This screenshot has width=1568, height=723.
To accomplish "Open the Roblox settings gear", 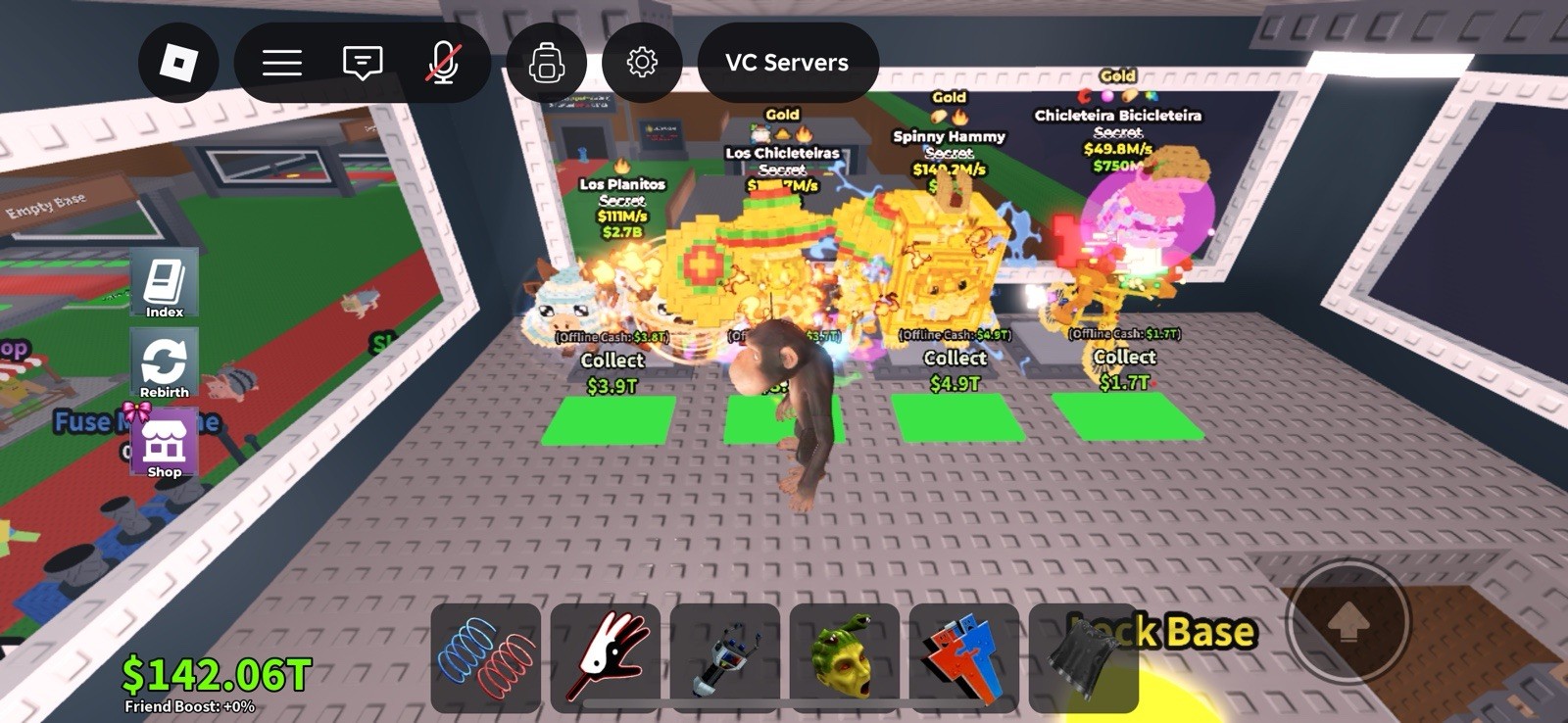I will tap(642, 62).
